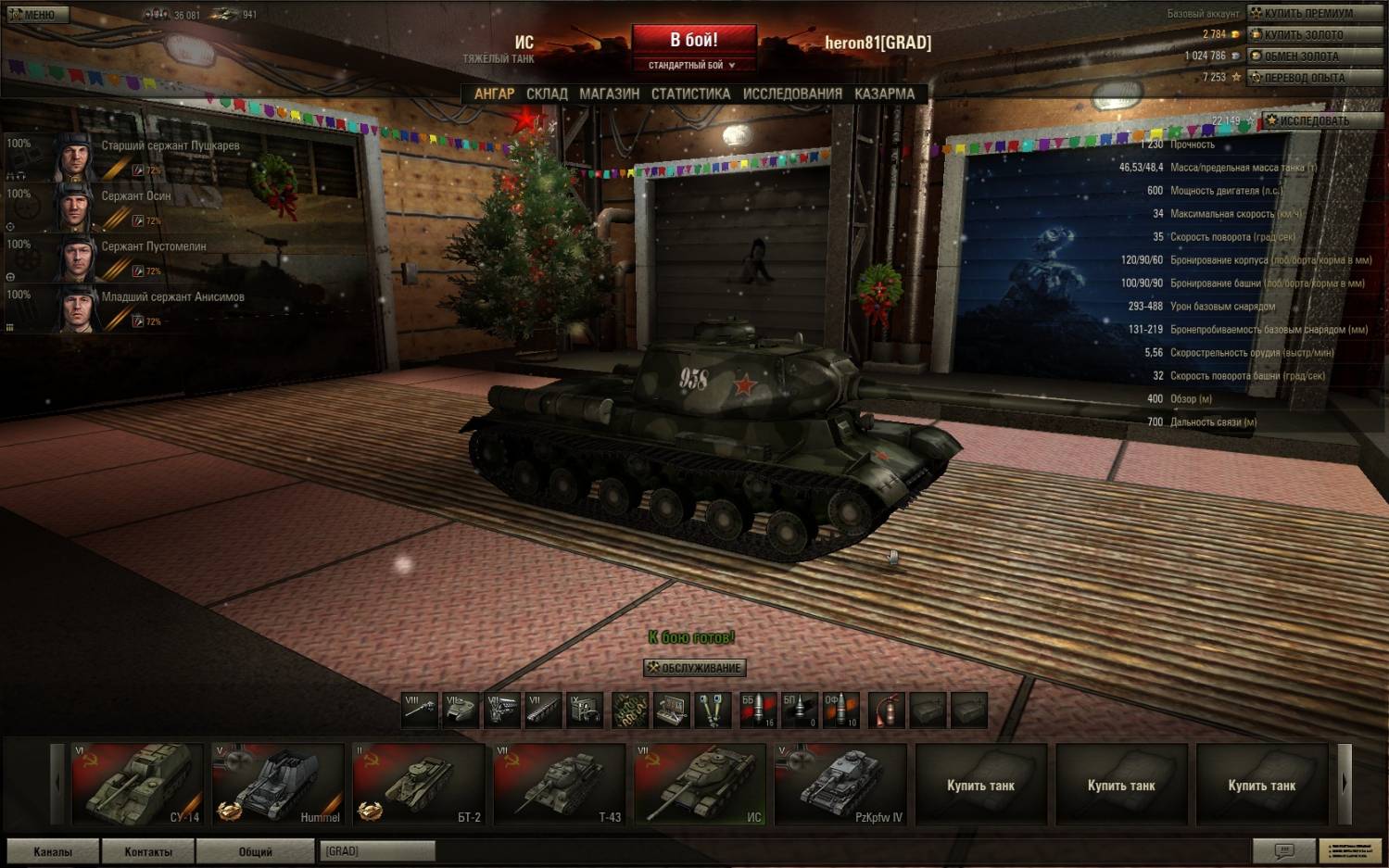
Task: Select the Hummel tank in the carousel
Action: (x=278, y=784)
